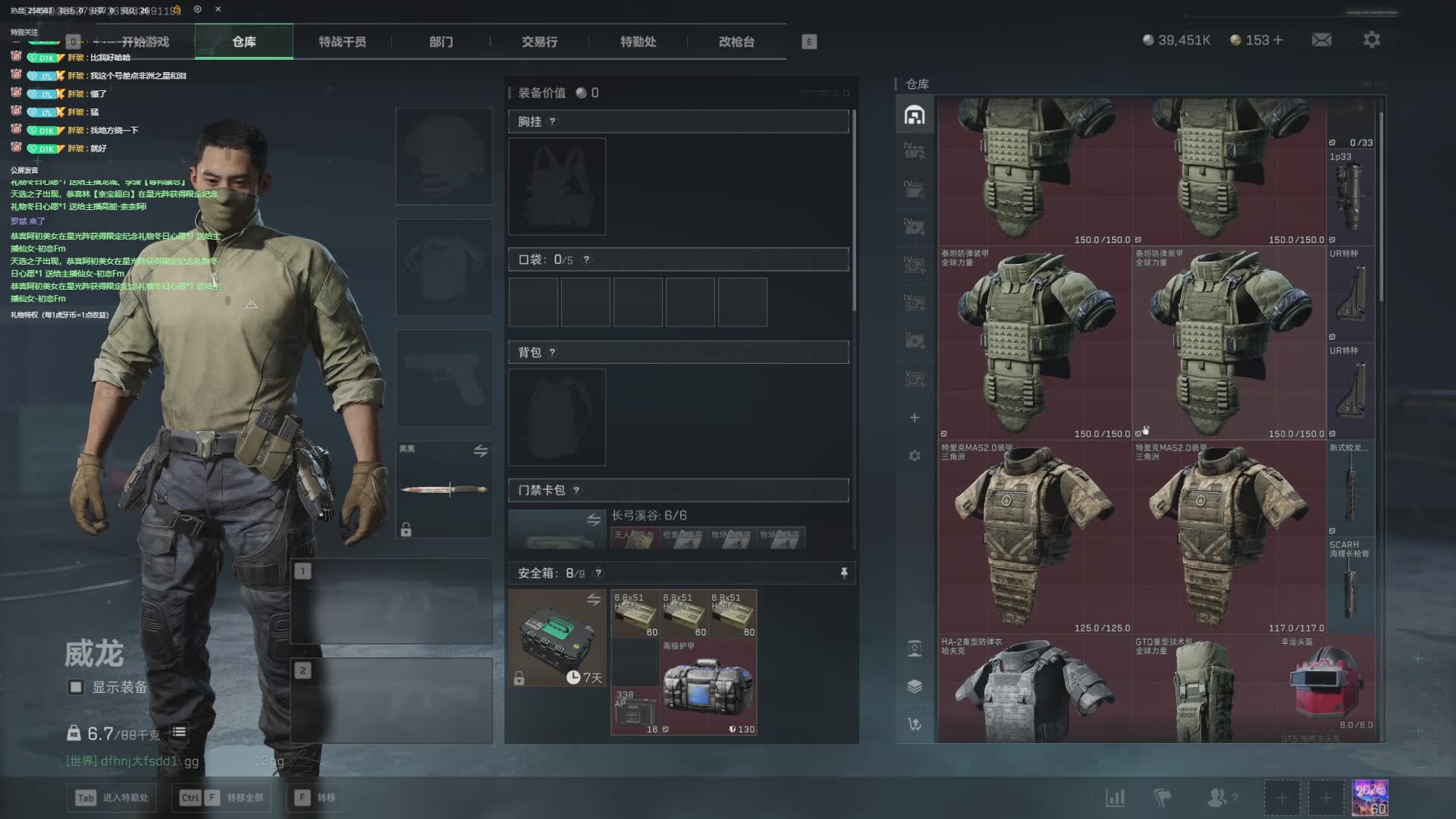Switch to the 改枪台 gunsmith tab

736,42
